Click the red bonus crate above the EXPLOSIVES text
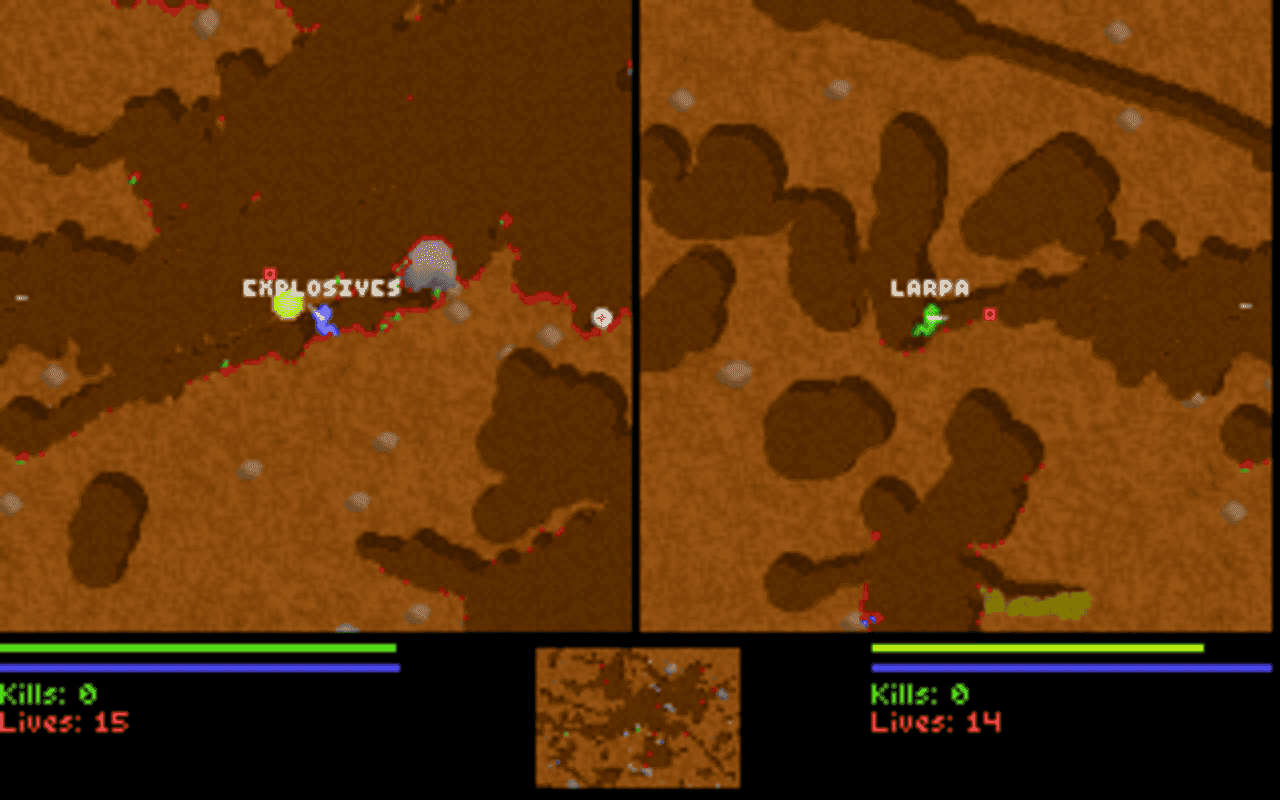This screenshot has width=1280, height=800. click(x=268, y=272)
